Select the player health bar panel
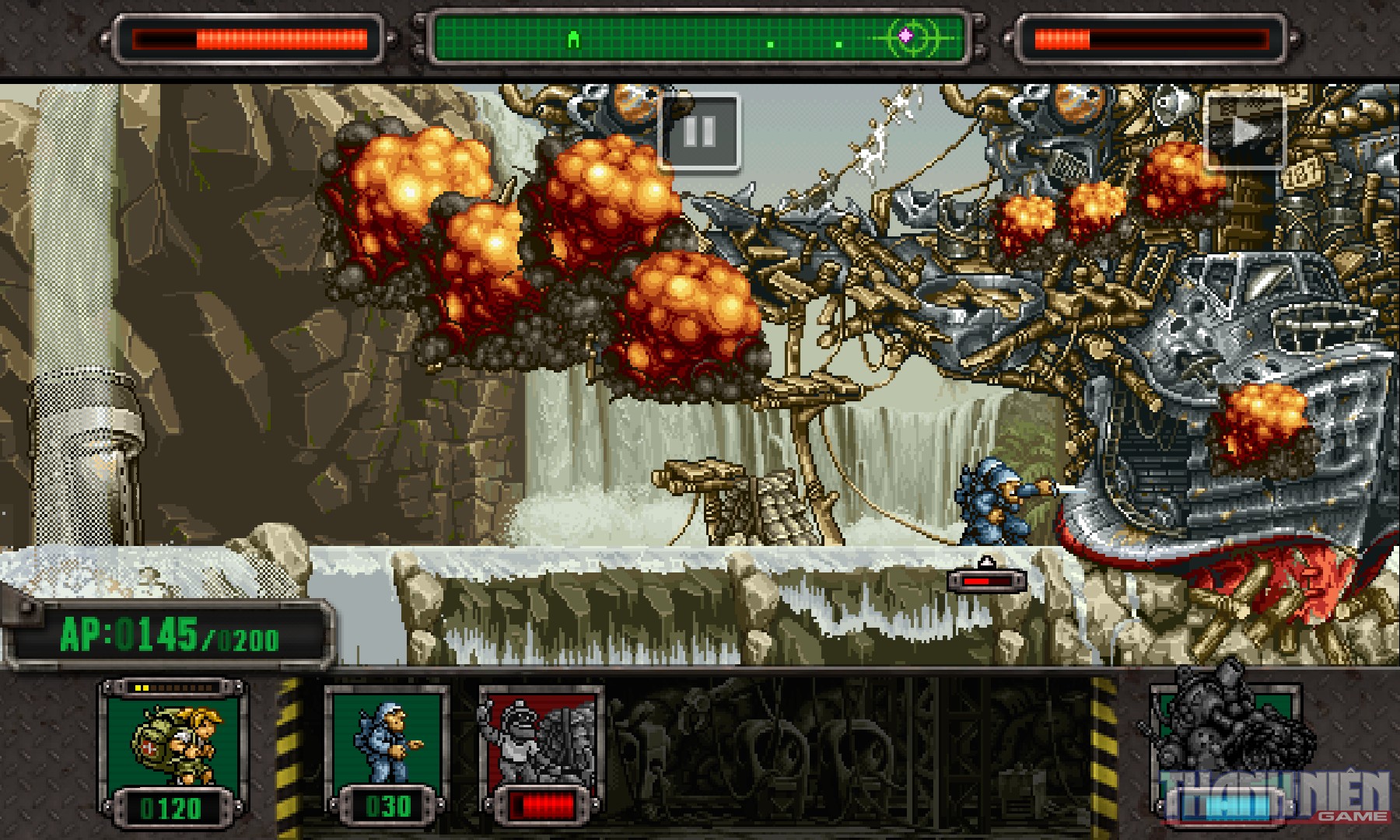Viewport: 1400px width, 840px height. (x=249, y=35)
